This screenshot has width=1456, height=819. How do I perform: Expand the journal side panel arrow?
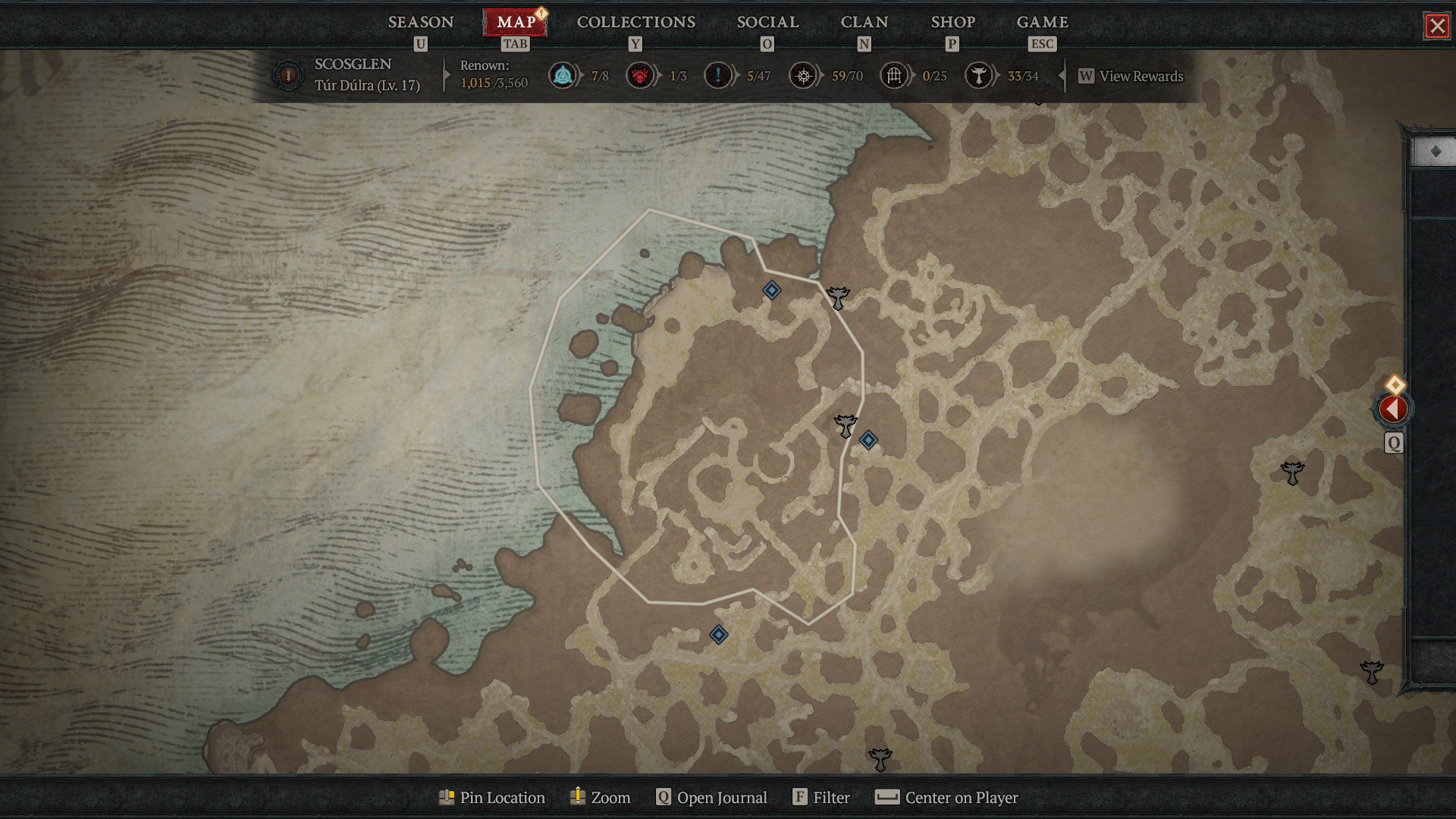tap(1394, 409)
